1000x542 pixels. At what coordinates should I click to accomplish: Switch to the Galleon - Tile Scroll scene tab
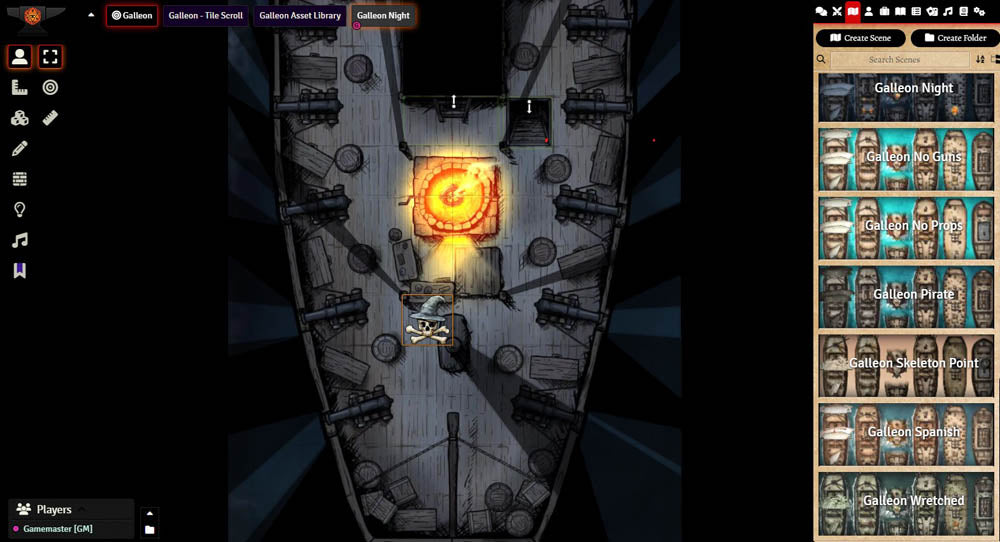[205, 16]
